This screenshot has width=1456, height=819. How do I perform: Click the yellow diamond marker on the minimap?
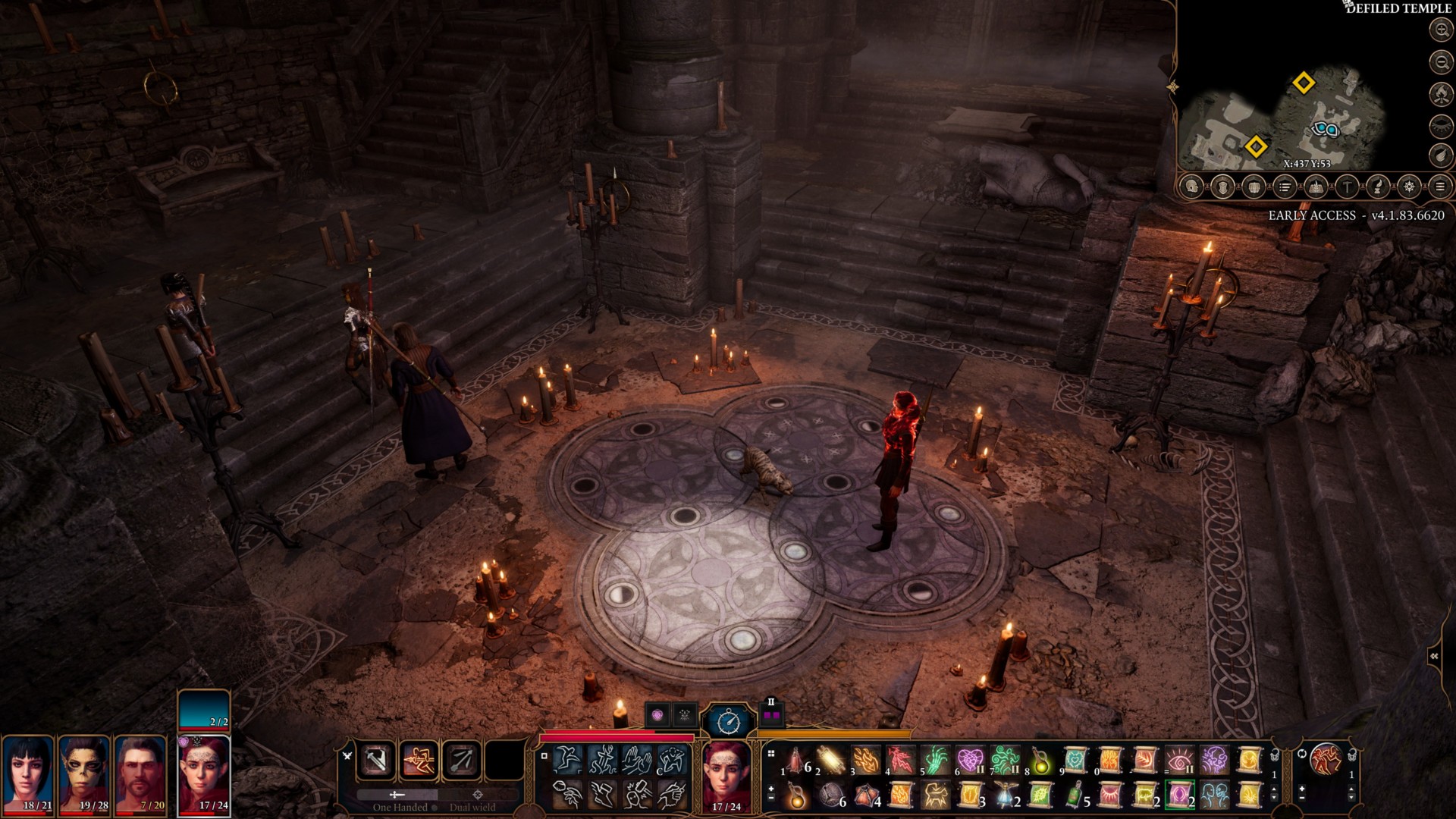pos(1303,83)
